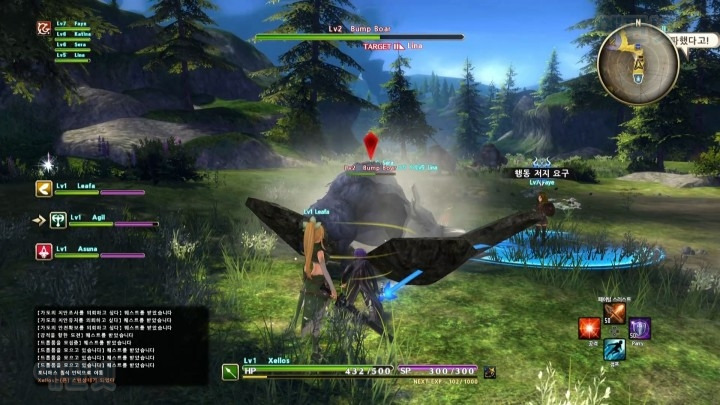Image resolution: width=720 pixels, height=405 pixels.
Task: Activate the blue dash sprint skill
Action: (615, 350)
